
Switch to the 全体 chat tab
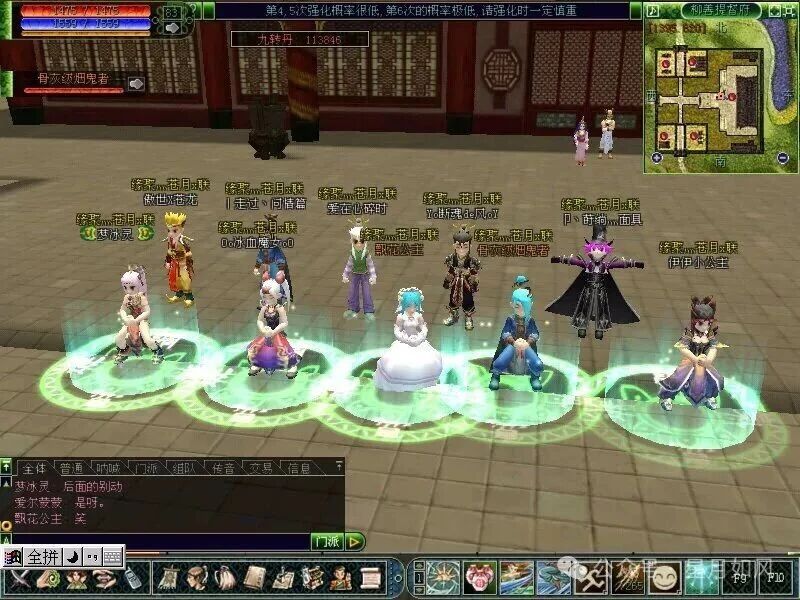tap(33, 468)
